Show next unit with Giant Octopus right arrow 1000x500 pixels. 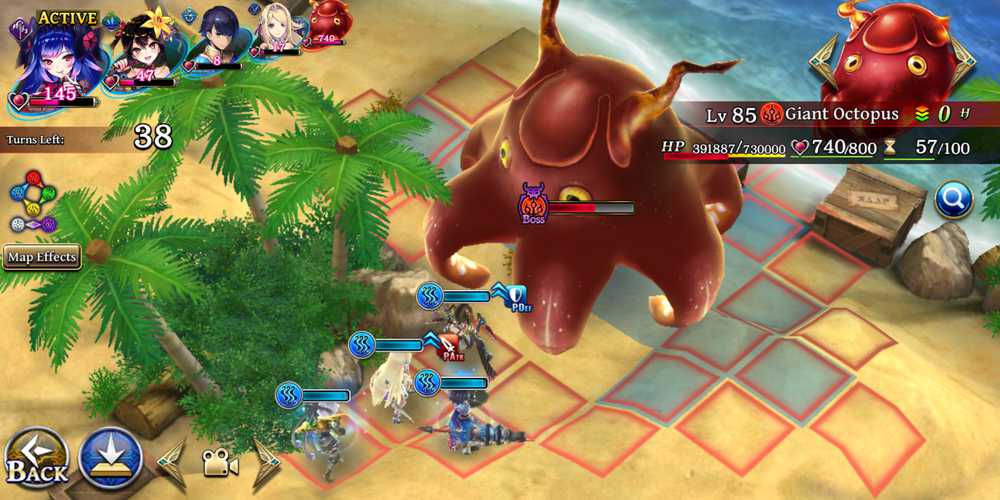[963, 62]
